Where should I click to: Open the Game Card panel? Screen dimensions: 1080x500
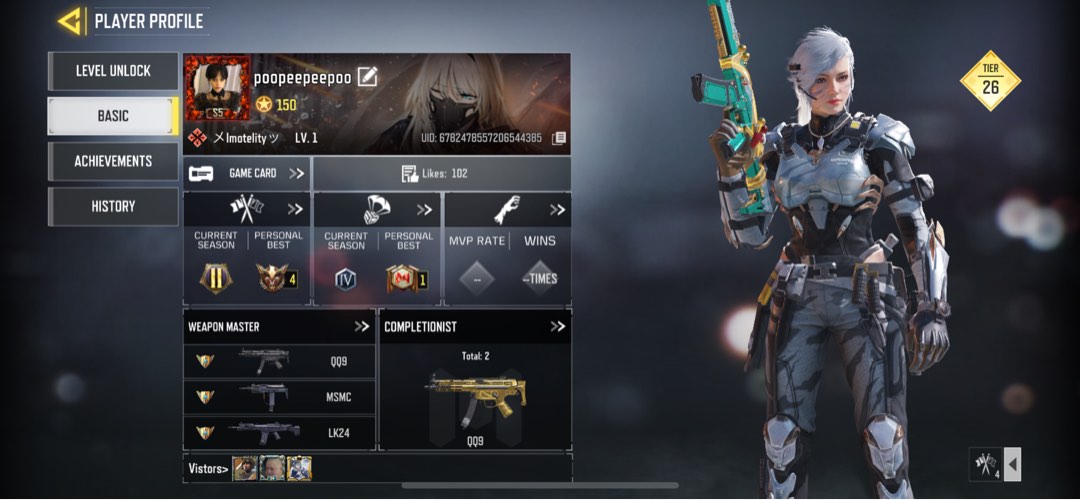coord(247,173)
